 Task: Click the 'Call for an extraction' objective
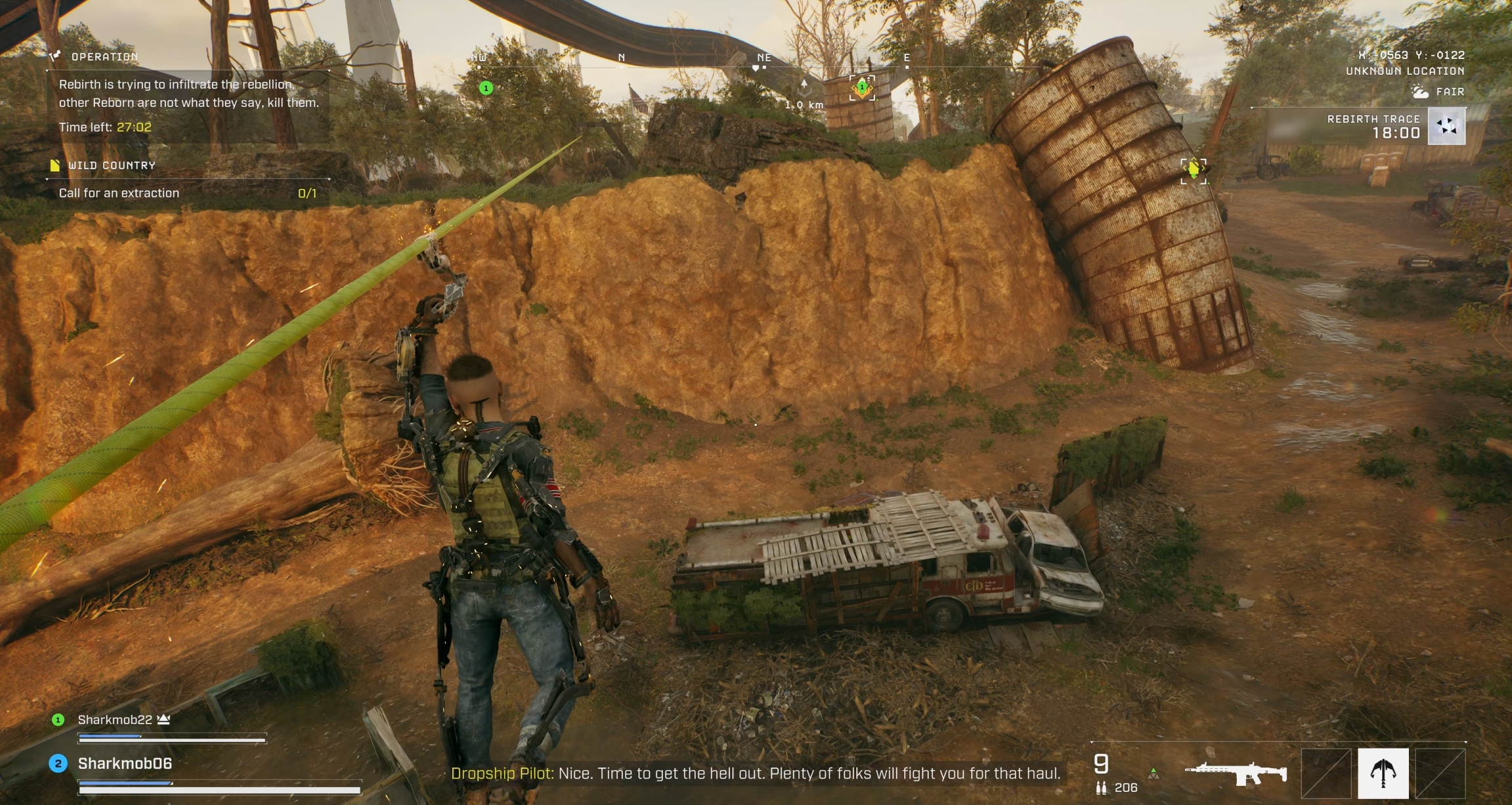pyautogui.click(x=119, y=193)
